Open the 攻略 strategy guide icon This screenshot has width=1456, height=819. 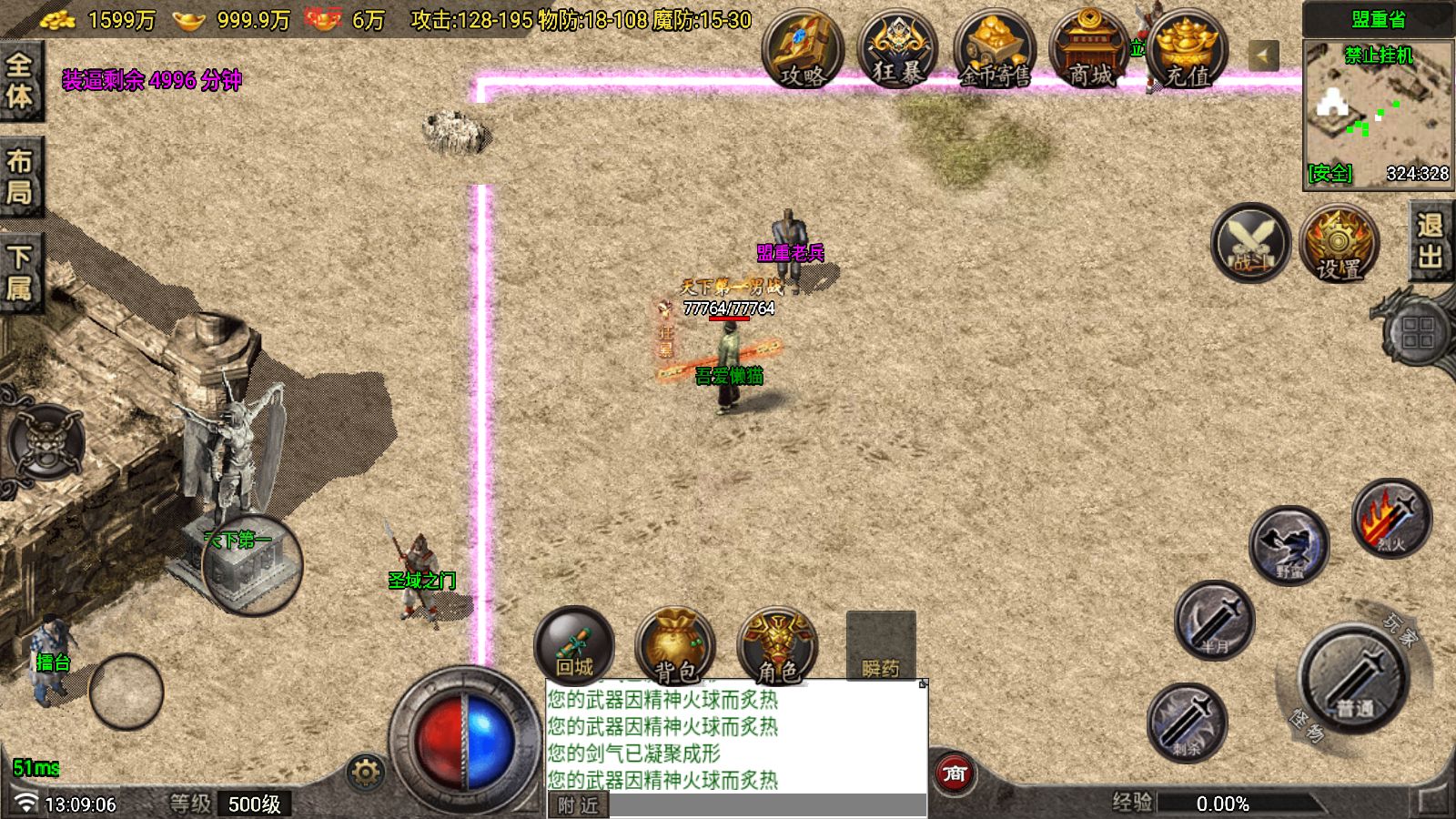click(802, 51)
